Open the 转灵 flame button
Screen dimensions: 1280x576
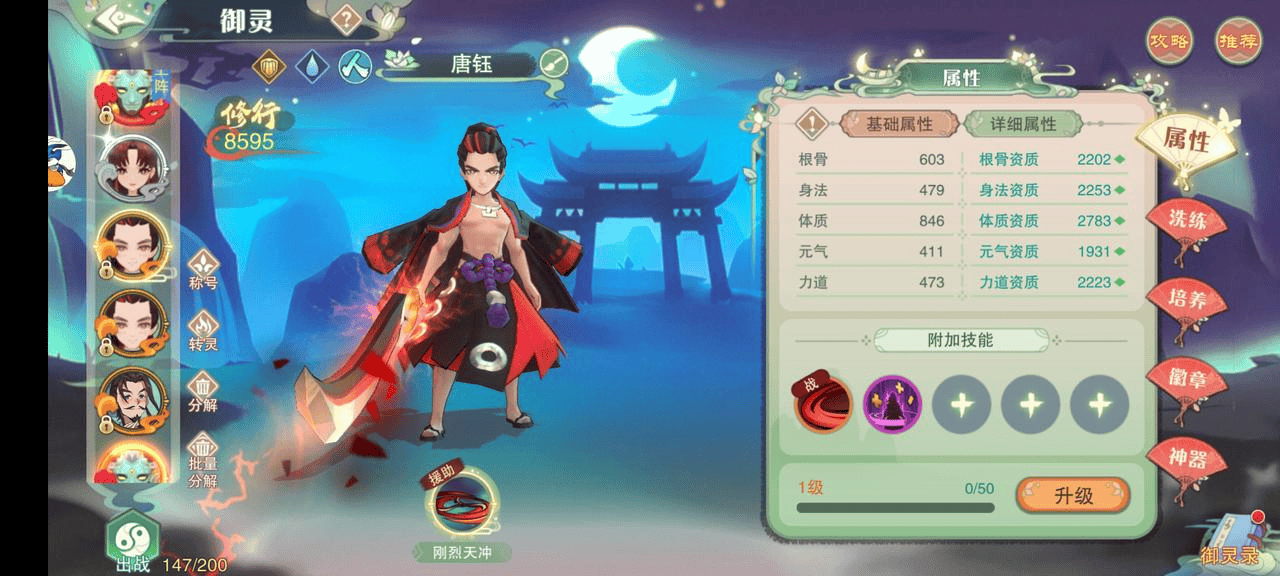click(x=203, y=330)
